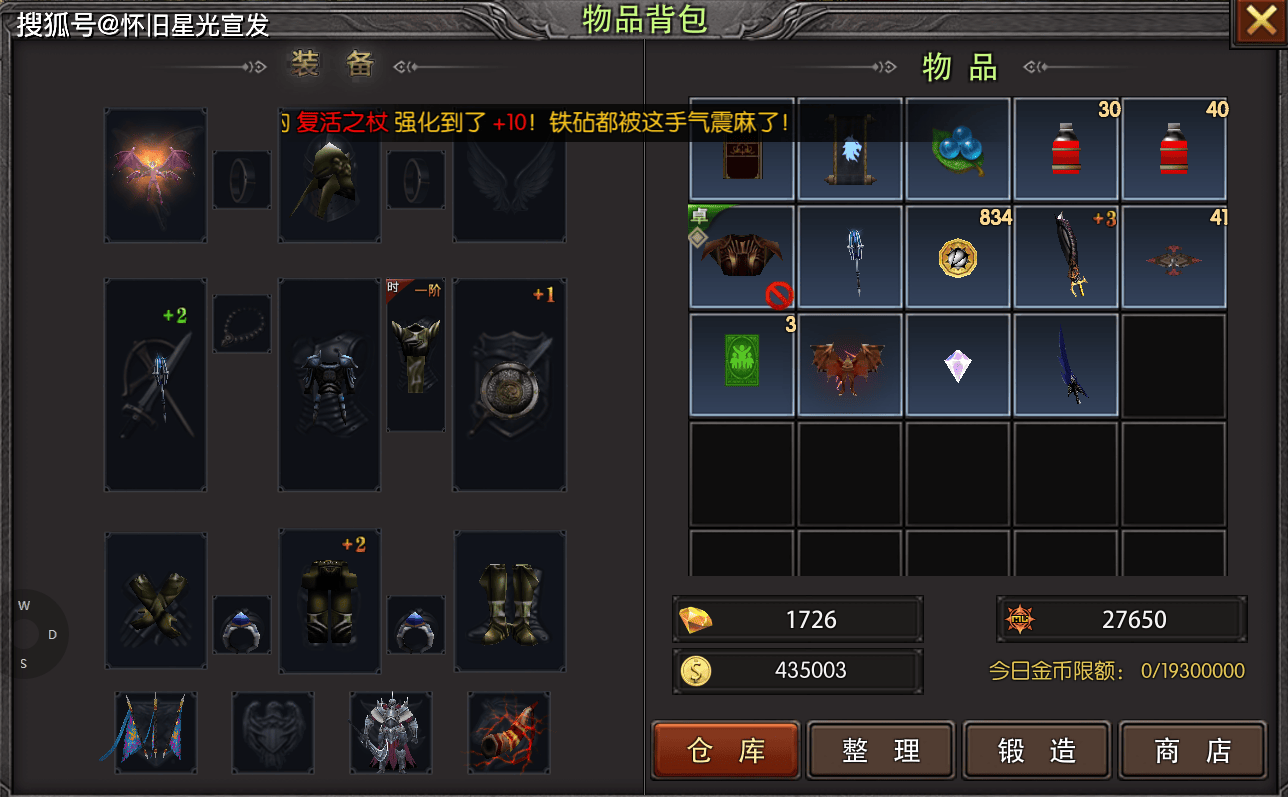The height and width of the screenshot is (797, 1288).
Task: Choose the green beetle card item
Action: point(742,365)
